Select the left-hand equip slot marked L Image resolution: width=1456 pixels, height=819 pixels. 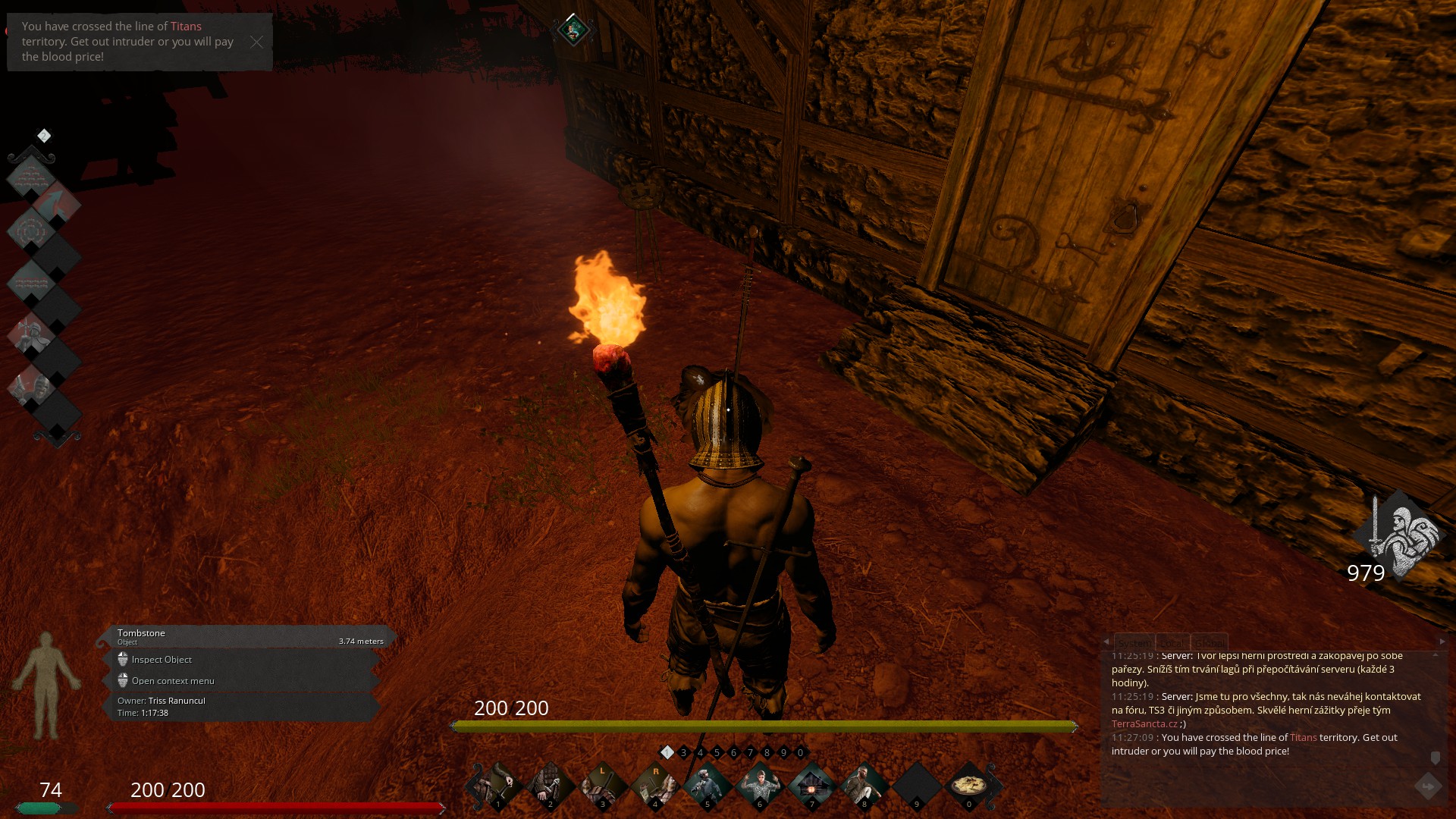coord(603,785)
